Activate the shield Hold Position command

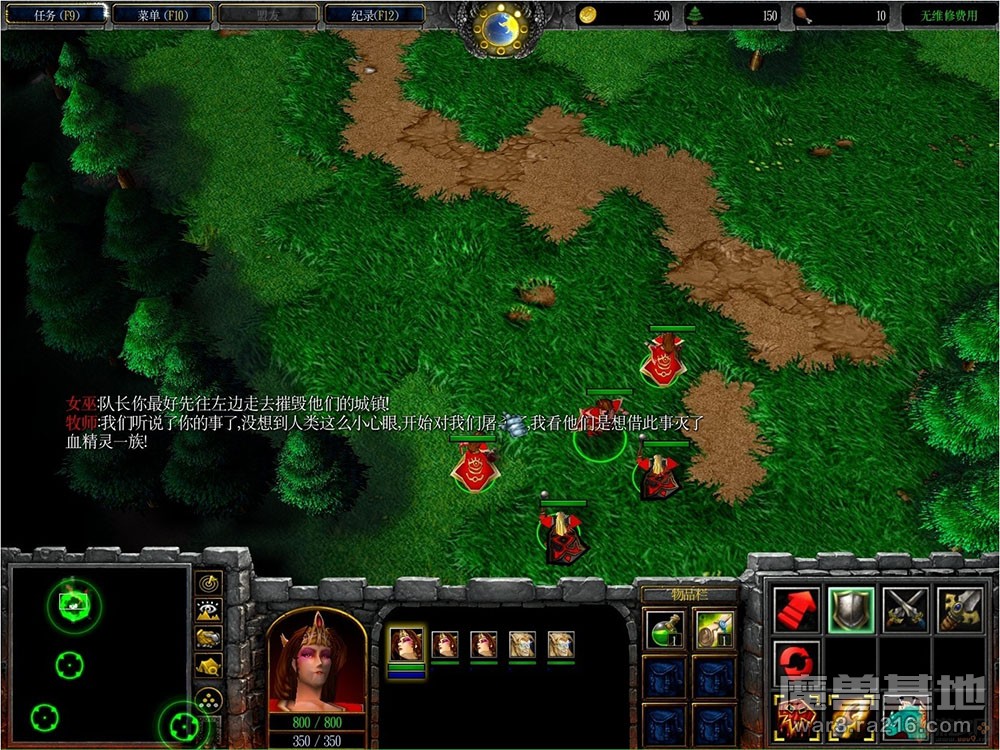[850, 610]
